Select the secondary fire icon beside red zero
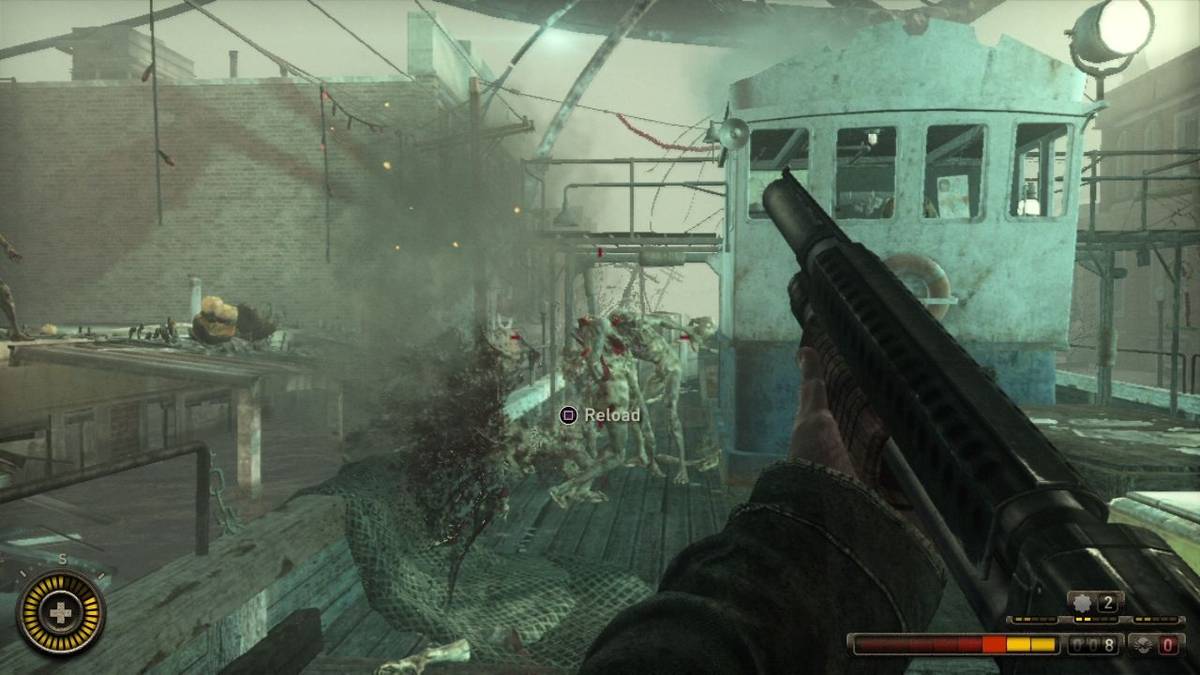Viewport: 1200px width, 675px height. (1142, 645)
